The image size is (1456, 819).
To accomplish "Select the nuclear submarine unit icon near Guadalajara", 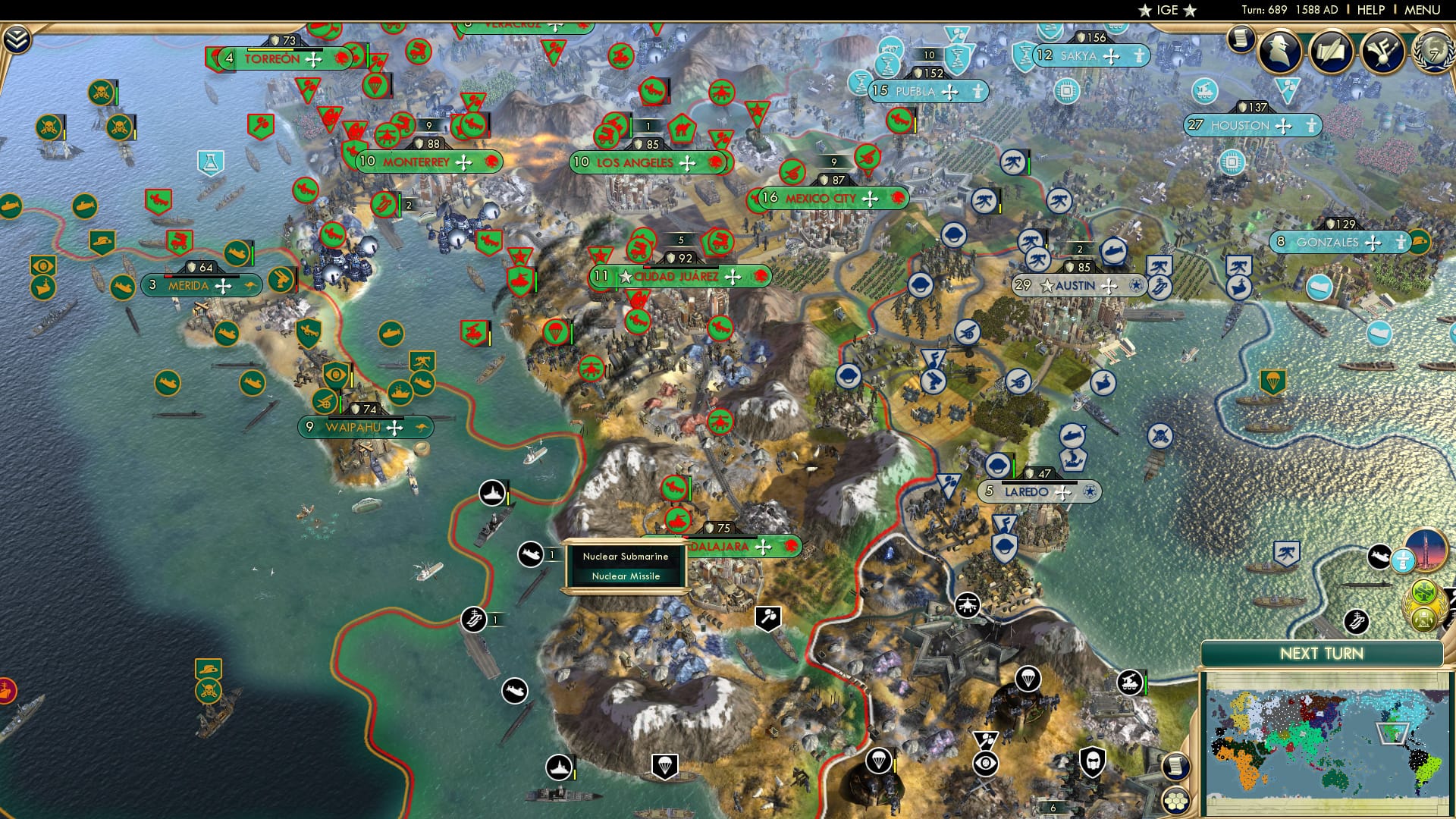I will [531, 555].
